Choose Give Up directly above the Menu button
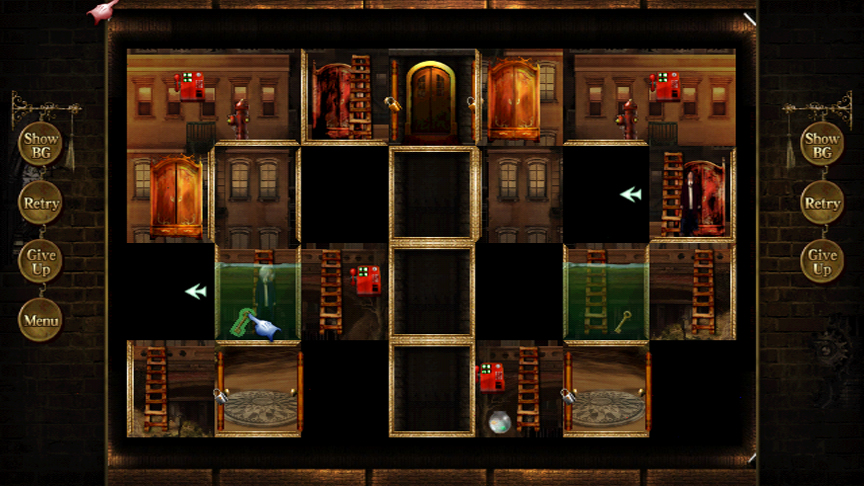Screen dimensions: 864x486 point(41,262)
